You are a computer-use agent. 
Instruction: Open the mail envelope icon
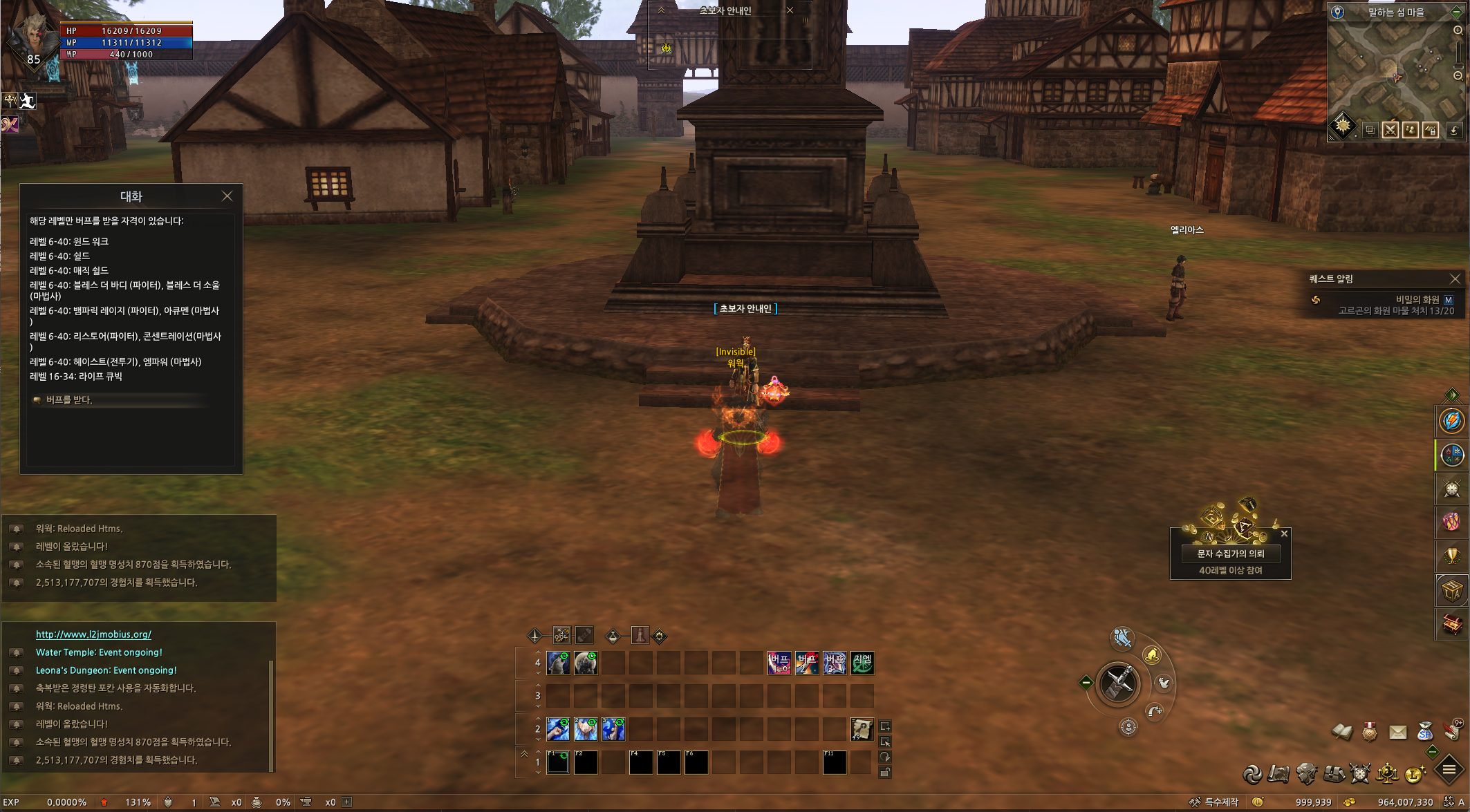tap(1397, 732)
